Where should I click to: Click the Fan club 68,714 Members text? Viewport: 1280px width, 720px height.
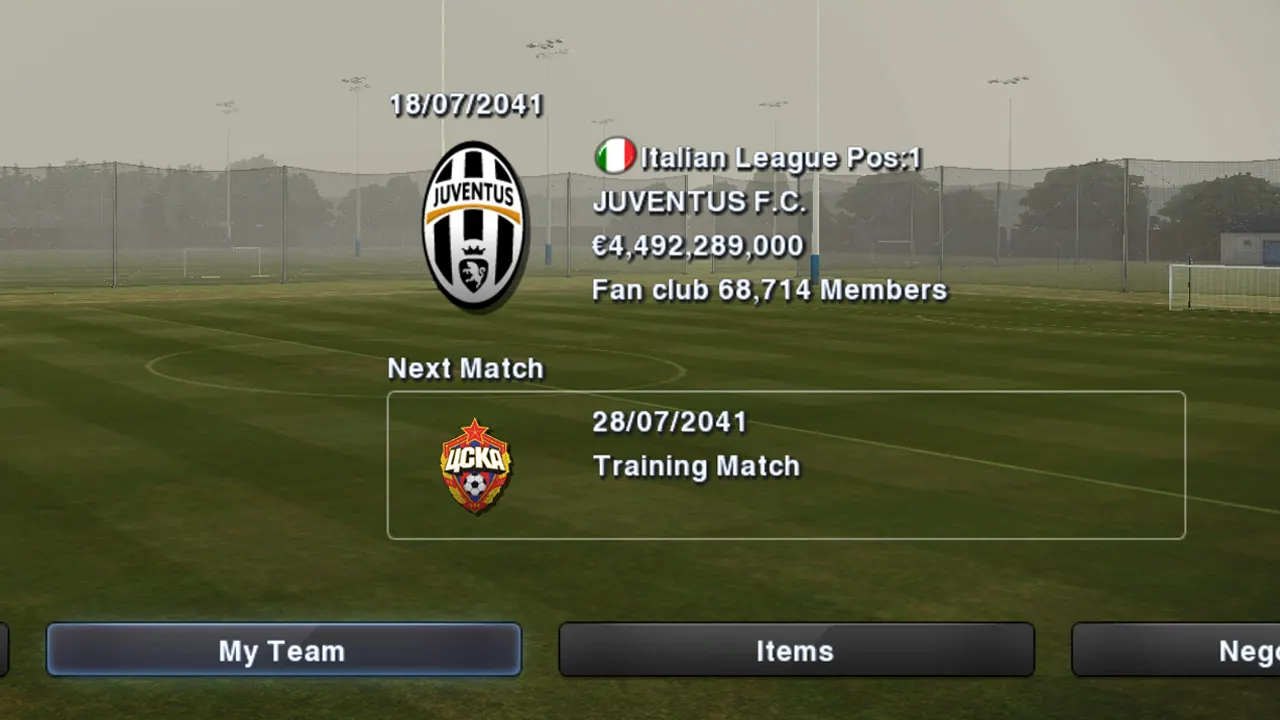pos(769,290)
